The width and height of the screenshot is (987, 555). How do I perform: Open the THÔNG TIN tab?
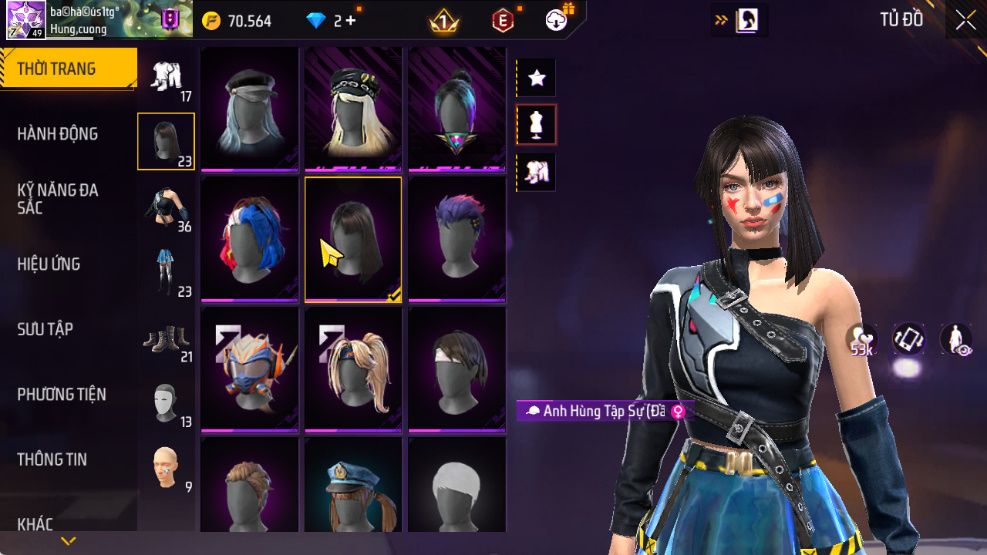coord(52,459)
